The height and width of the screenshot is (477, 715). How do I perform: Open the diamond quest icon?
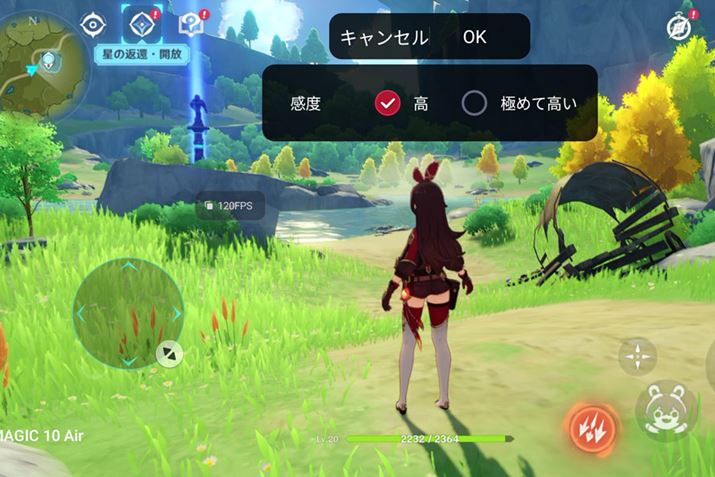click(x=141, y=23)
